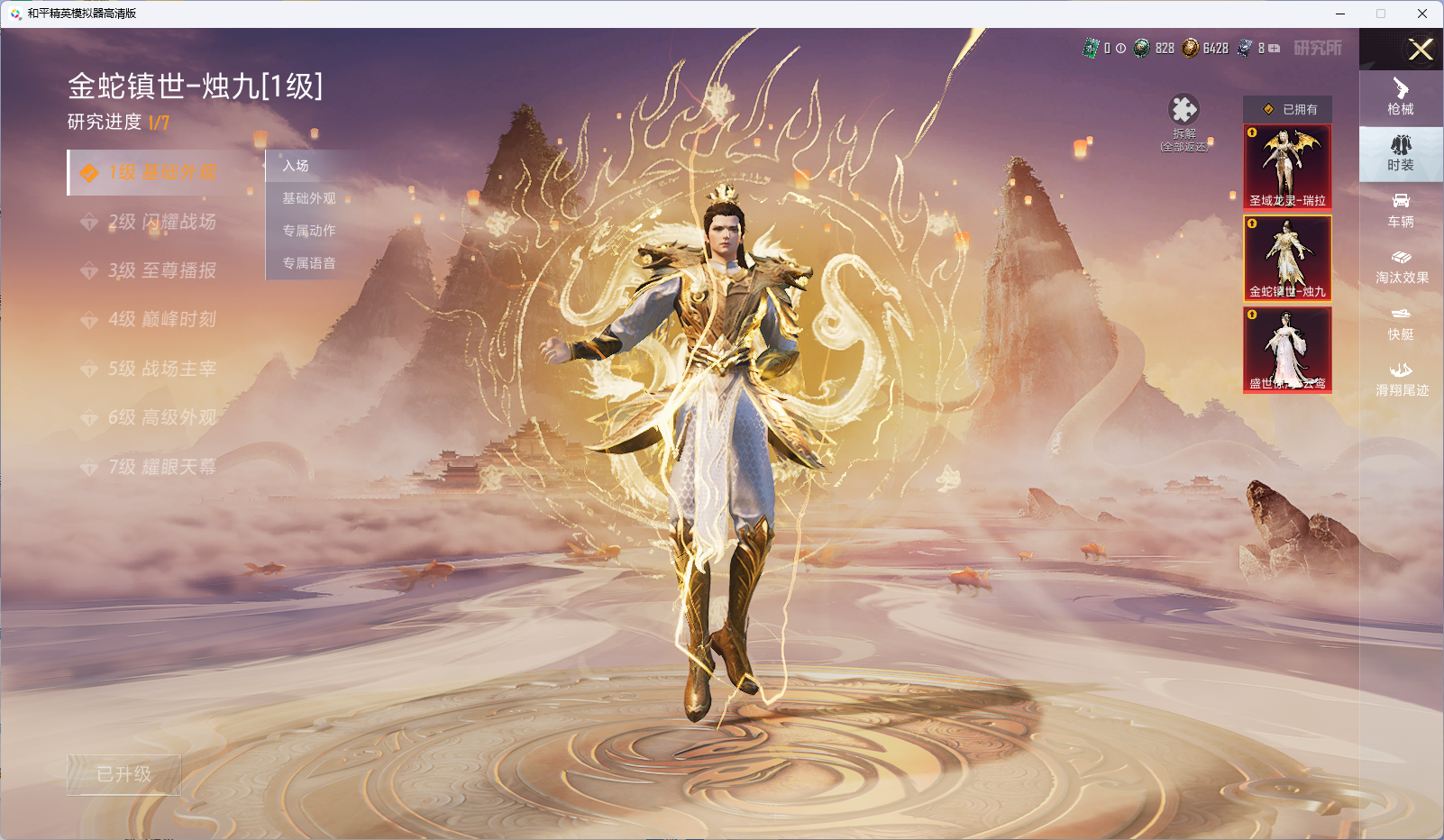This screenshot has height=840, width=1444.
Task: Select 5级 战场主宰 in the level list
Action: point(161,369)
